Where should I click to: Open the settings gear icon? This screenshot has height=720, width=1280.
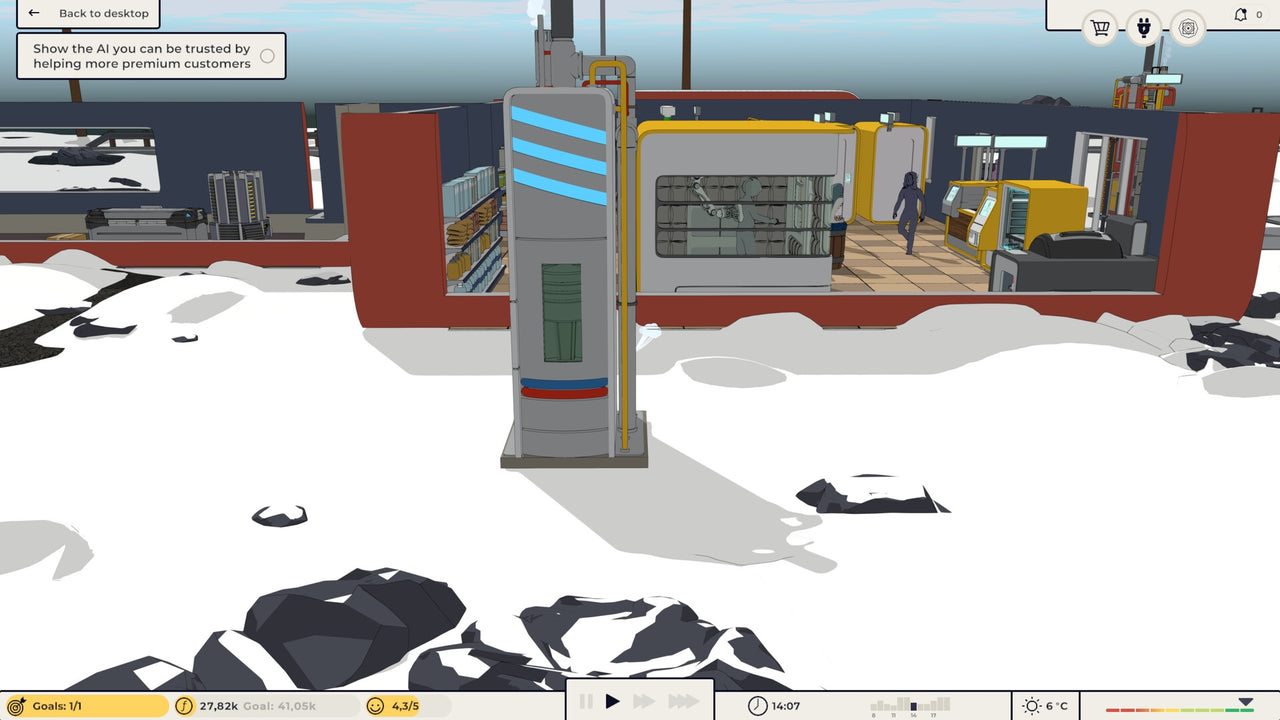pos(1188,28)
